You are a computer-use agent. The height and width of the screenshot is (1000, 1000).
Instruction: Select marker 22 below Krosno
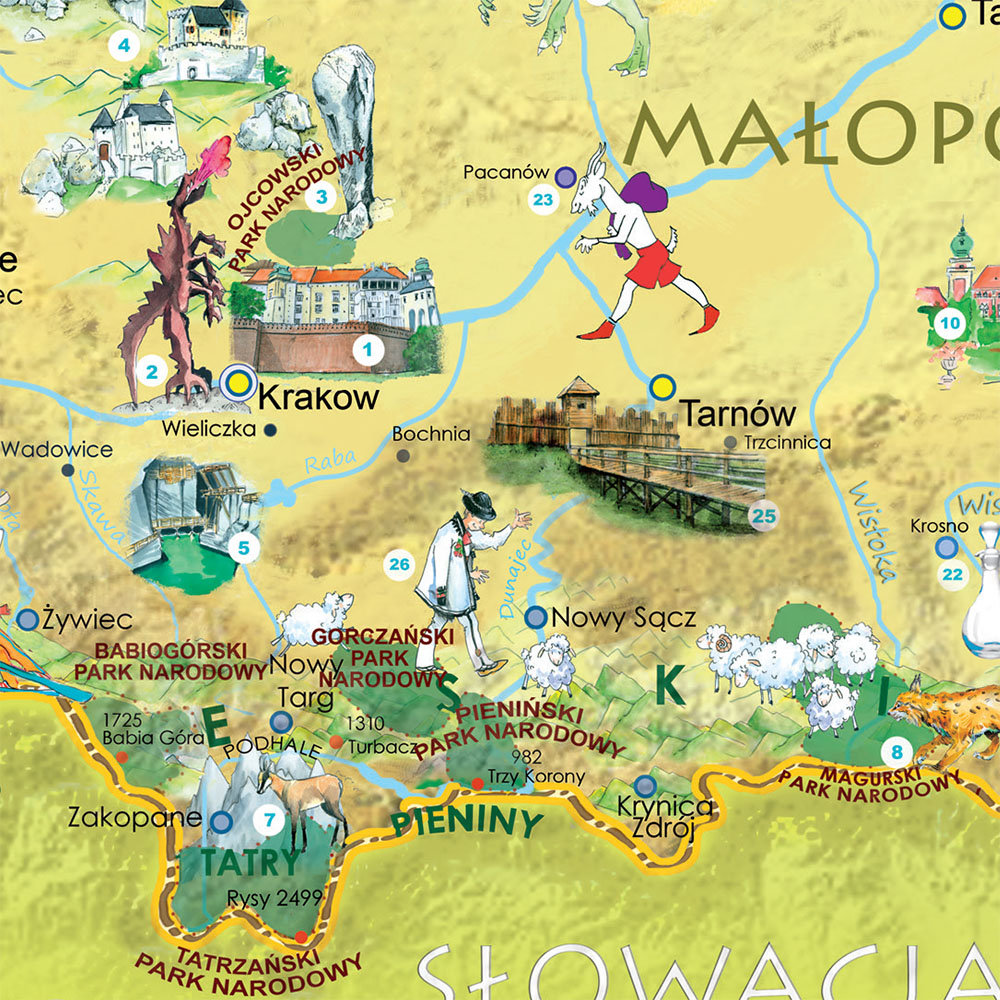tap(952, 574)
